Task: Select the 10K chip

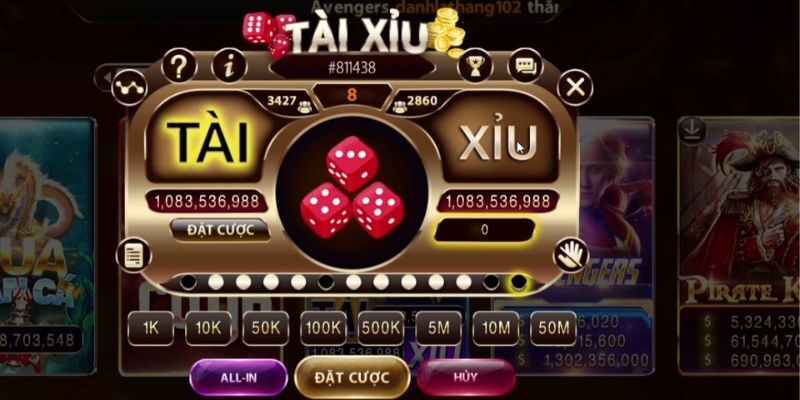Action: pos(207,328)
